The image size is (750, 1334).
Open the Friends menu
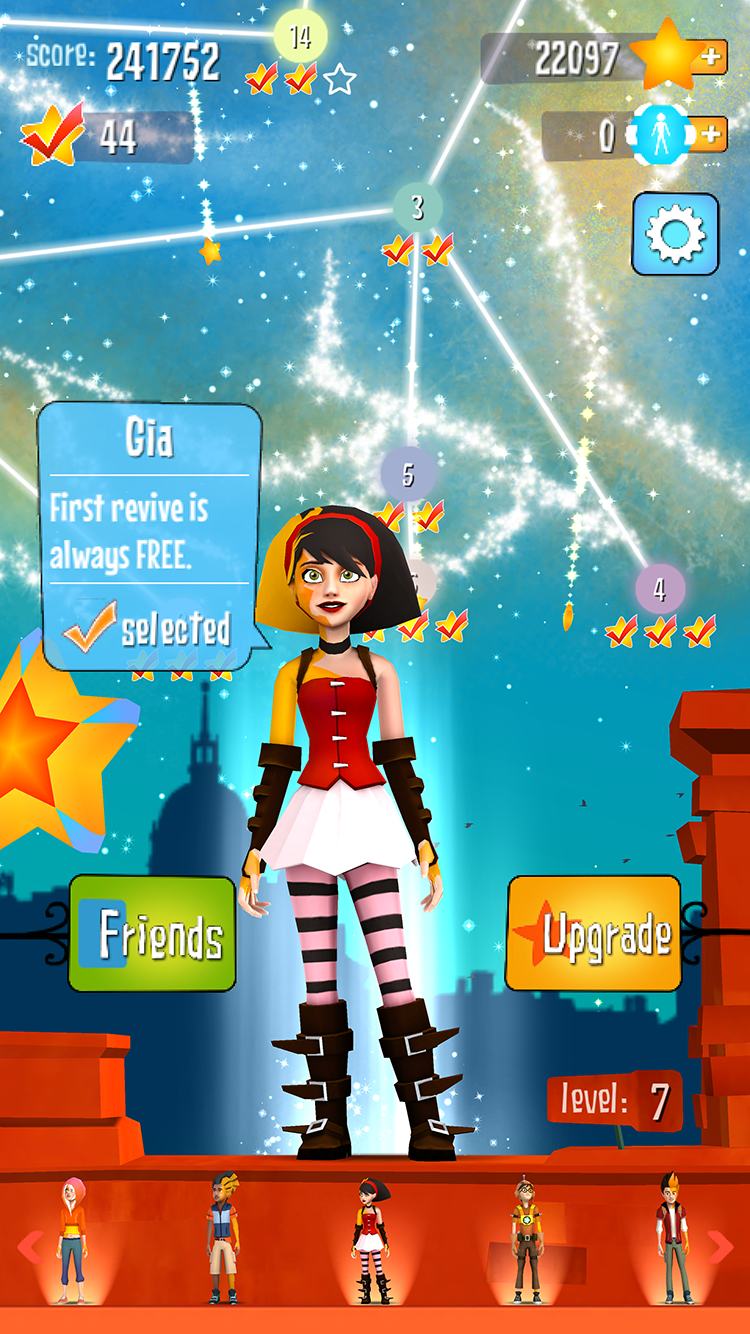coord(152,934)
